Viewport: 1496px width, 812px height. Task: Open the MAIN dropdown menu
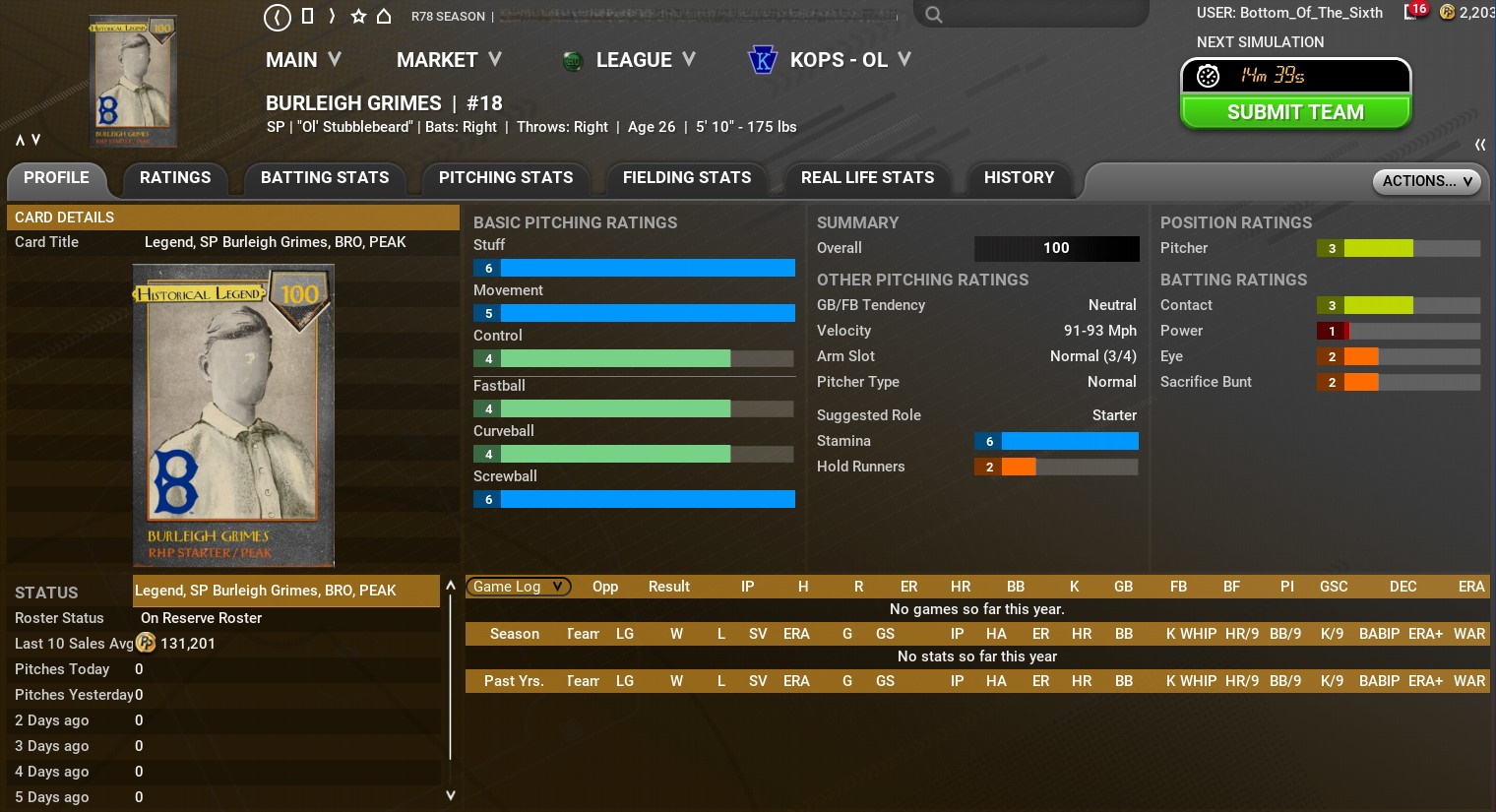pyautogui.click(x=303, y=60)
